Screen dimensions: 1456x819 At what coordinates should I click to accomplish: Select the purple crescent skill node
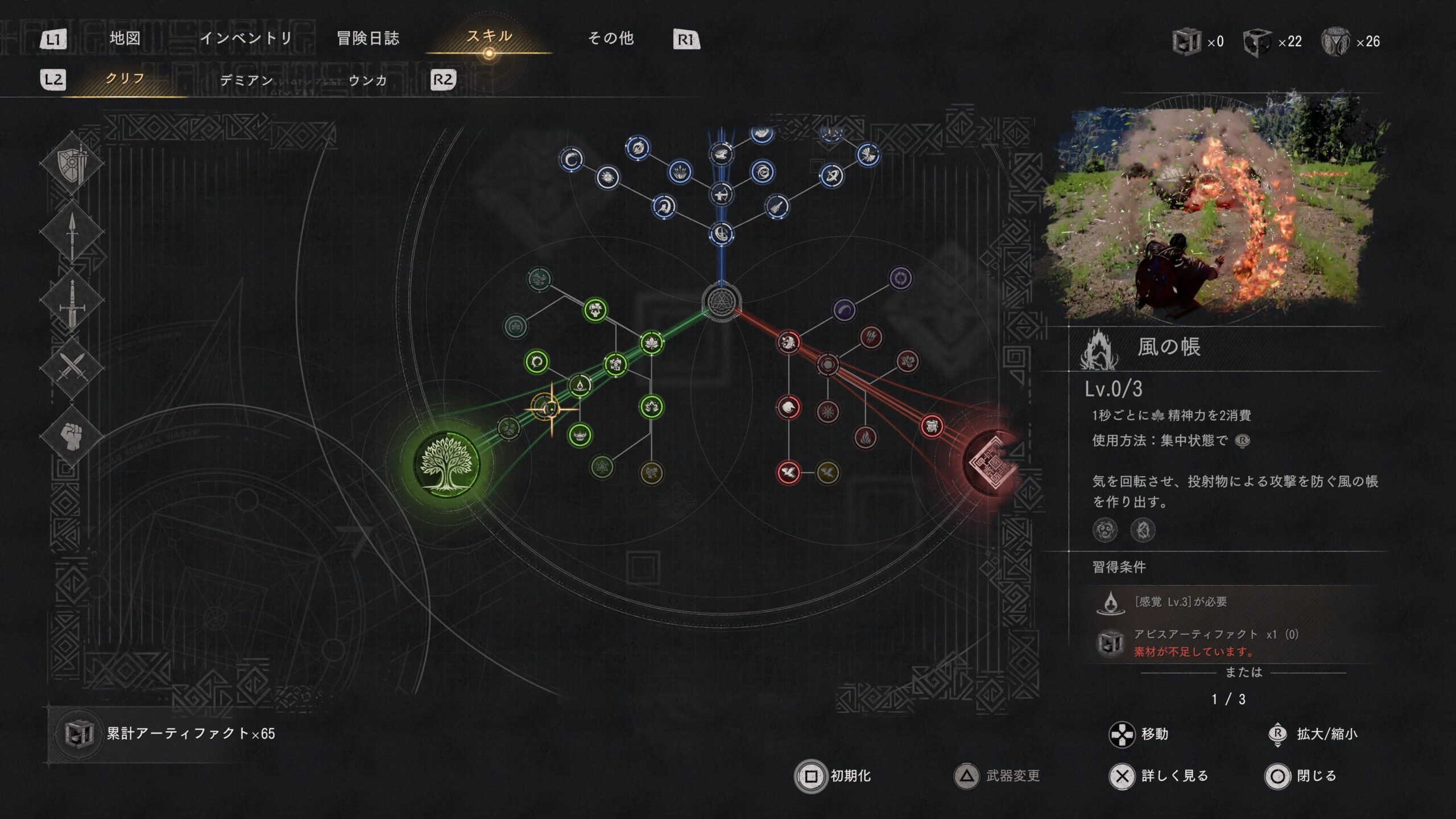(845, 310)
